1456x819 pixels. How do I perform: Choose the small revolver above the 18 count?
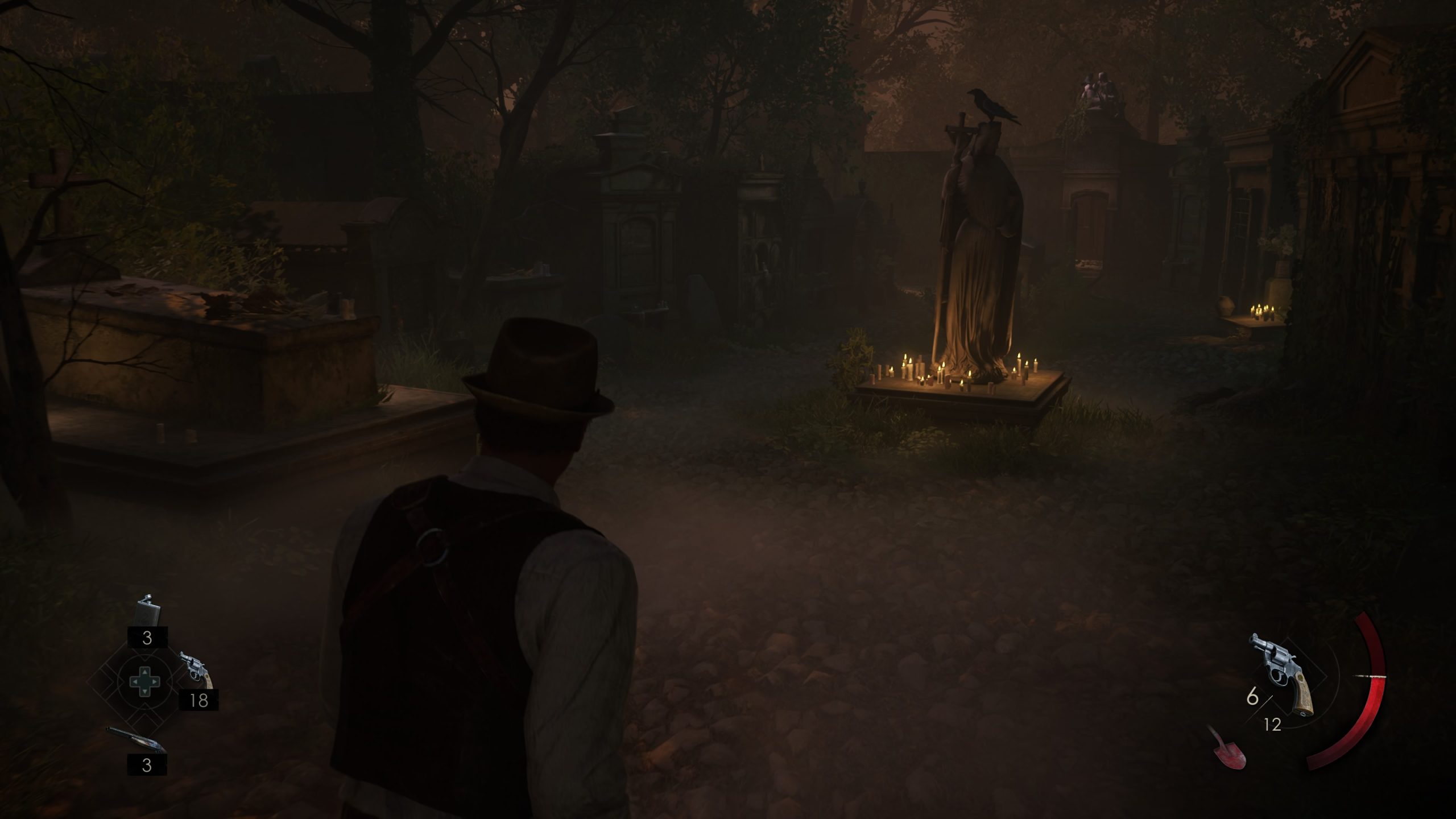(x=196, y=673)
